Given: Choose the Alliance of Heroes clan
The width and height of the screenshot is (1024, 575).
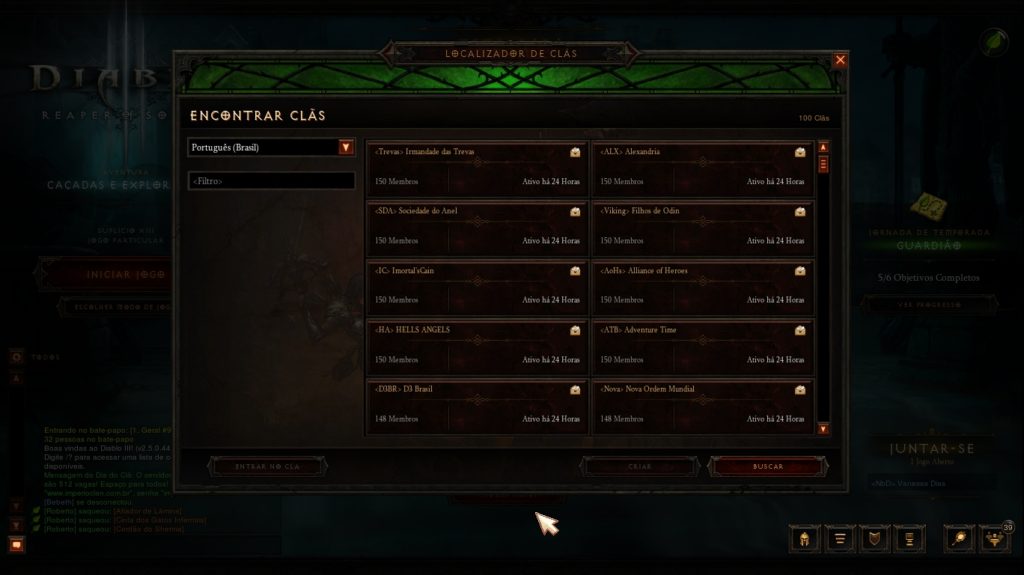Looking at the screenshot, I should (x=702, y=285).
